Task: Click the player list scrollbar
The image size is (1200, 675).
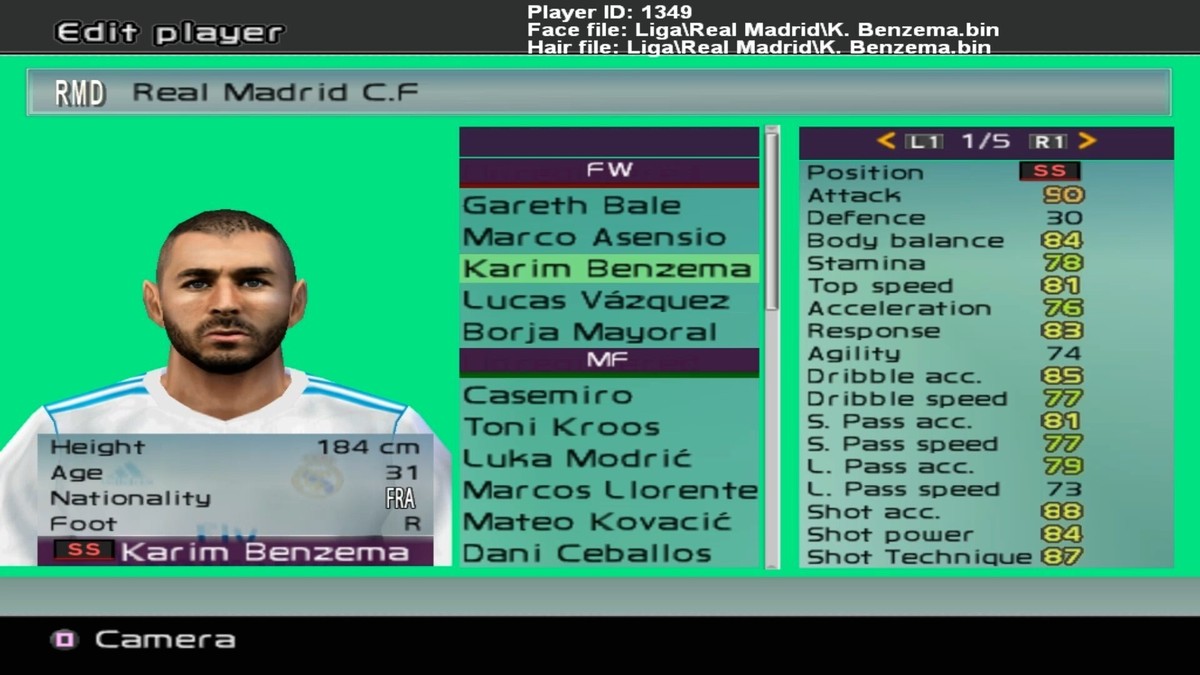Action: coord(771,220)
